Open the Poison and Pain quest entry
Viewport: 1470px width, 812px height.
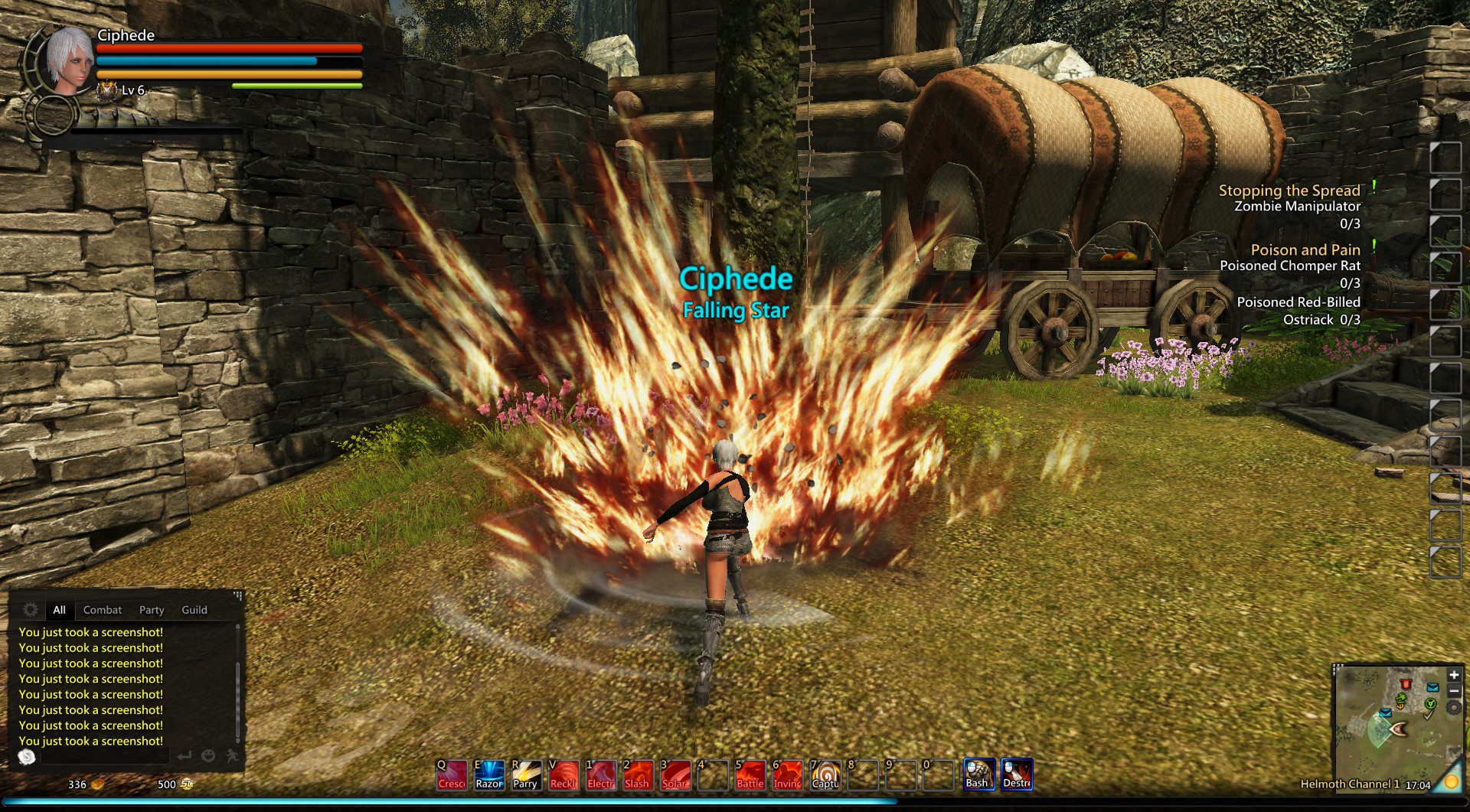(1305, 250)
